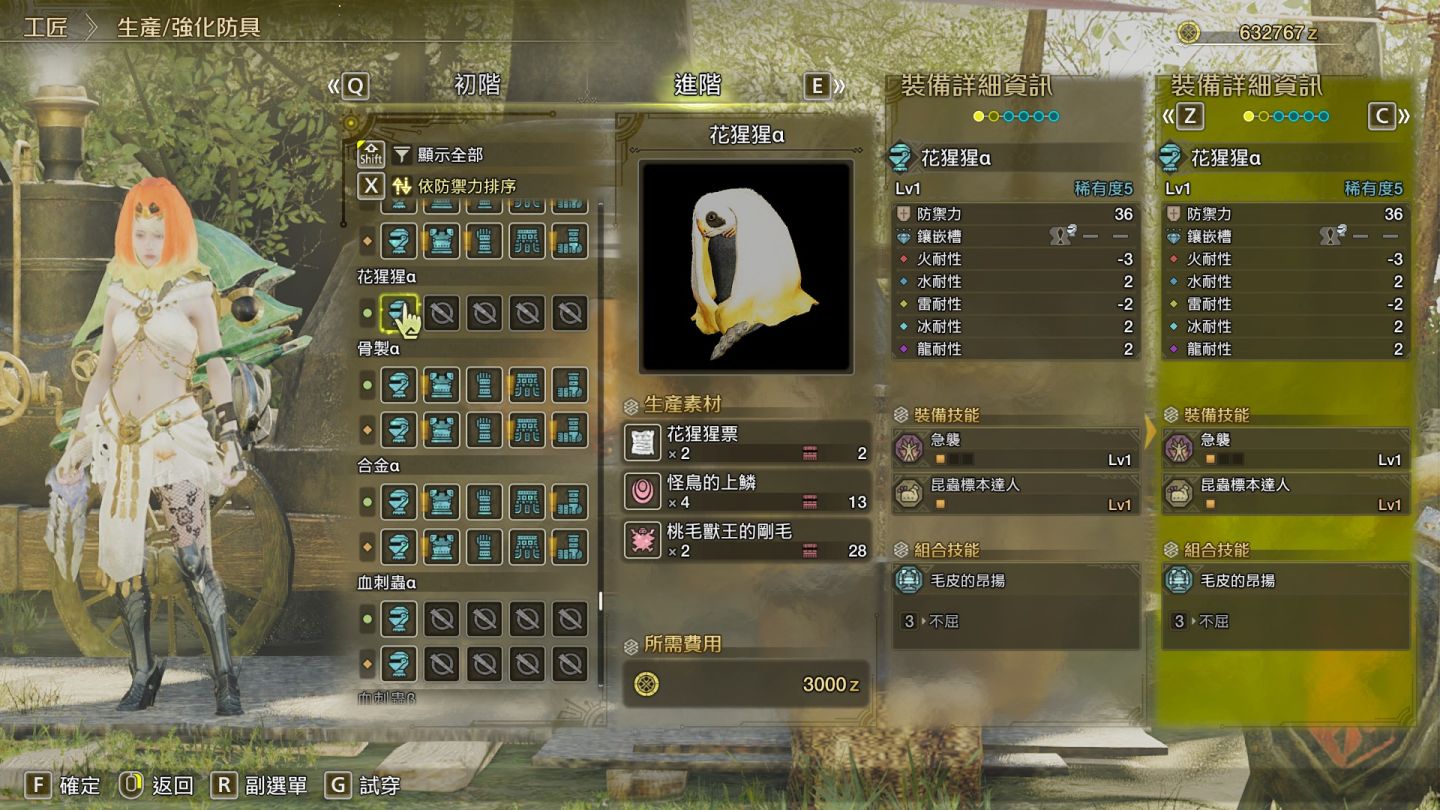Switch to the 進階 armor tab
The width and height of the screenshot is (1440, 810).
point(697,86)
